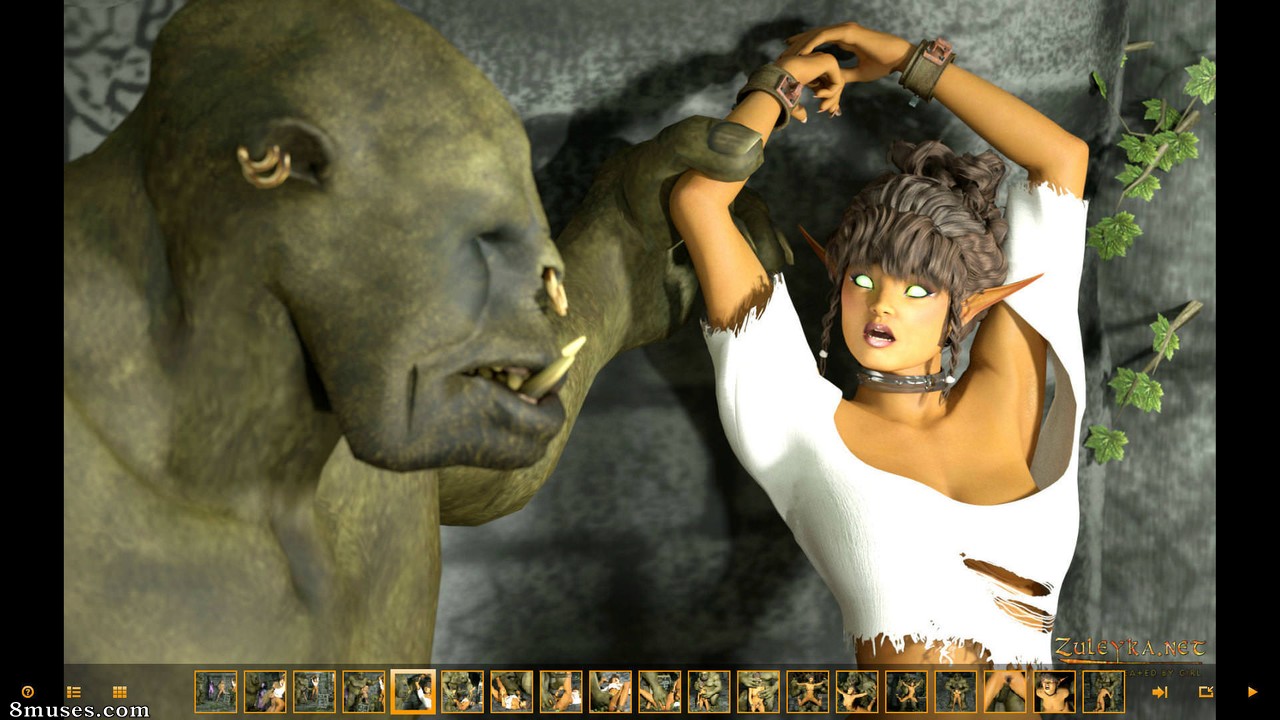Click the skip-to-end arrow button
Viewport: 1280px width, 720px height.
pos(1160,691)
